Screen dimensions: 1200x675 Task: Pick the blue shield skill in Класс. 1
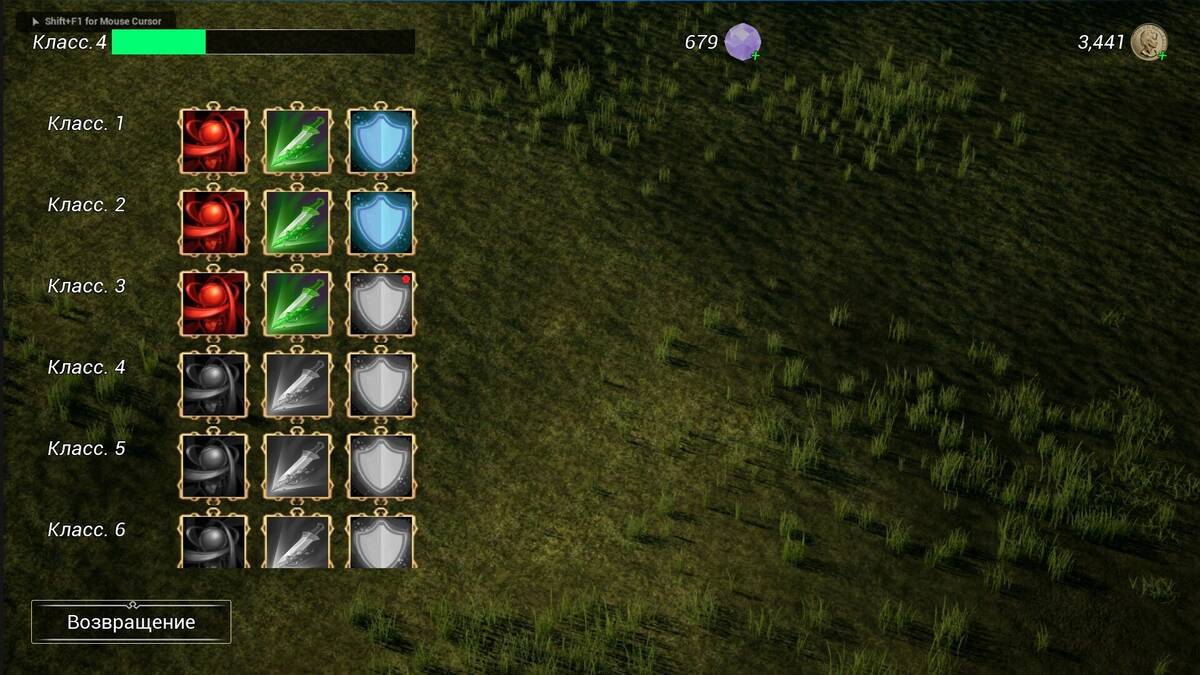[x=381, y=142]
